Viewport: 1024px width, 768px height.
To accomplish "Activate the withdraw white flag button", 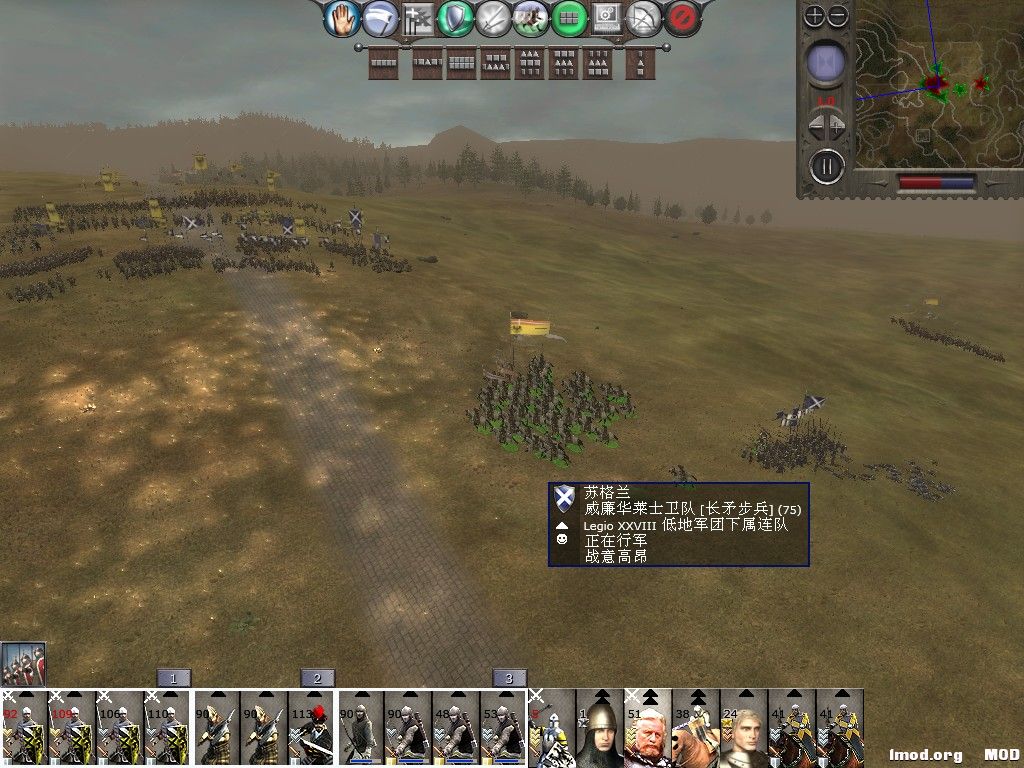I will [380, 18].
